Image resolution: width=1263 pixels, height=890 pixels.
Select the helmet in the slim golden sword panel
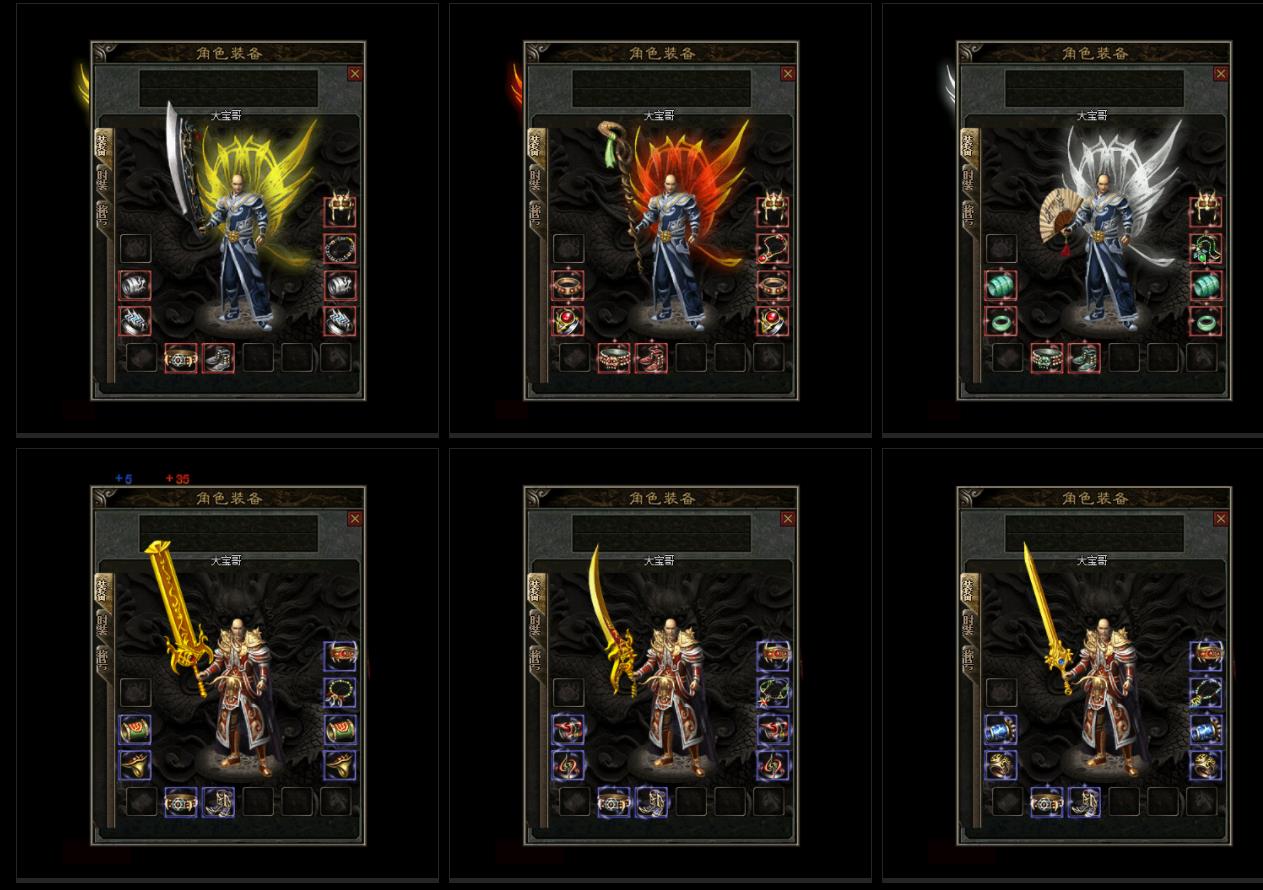coord(1206,657)
